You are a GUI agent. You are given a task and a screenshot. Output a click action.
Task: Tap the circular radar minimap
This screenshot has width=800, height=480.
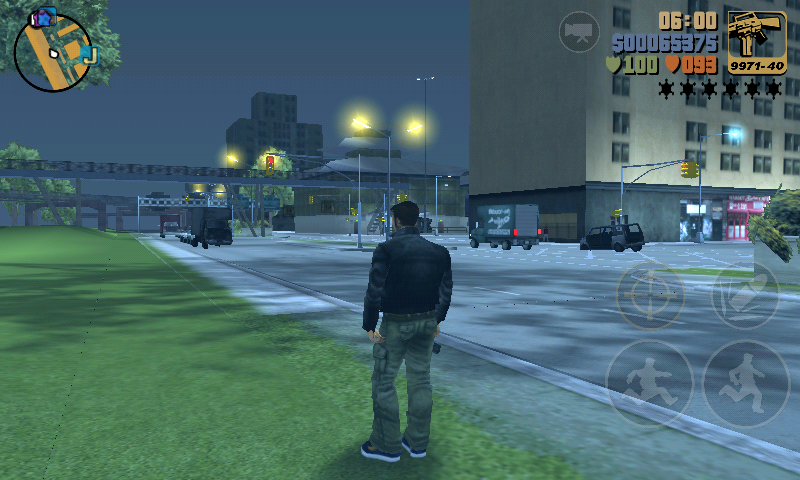tap(53, 52)
